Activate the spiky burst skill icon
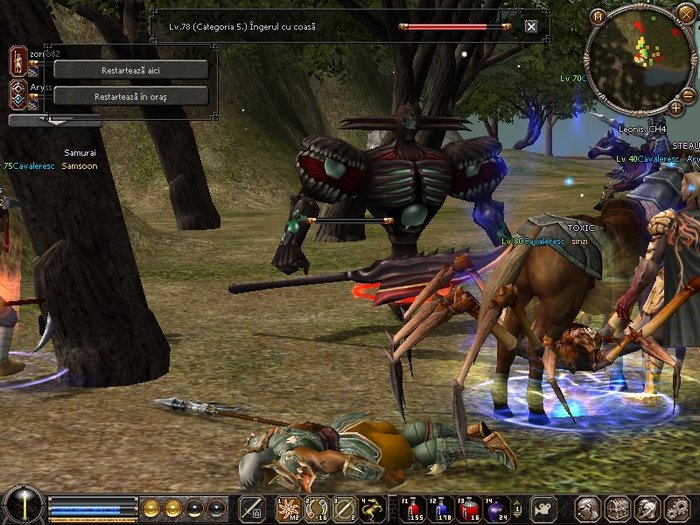 (x=289, y=508)
